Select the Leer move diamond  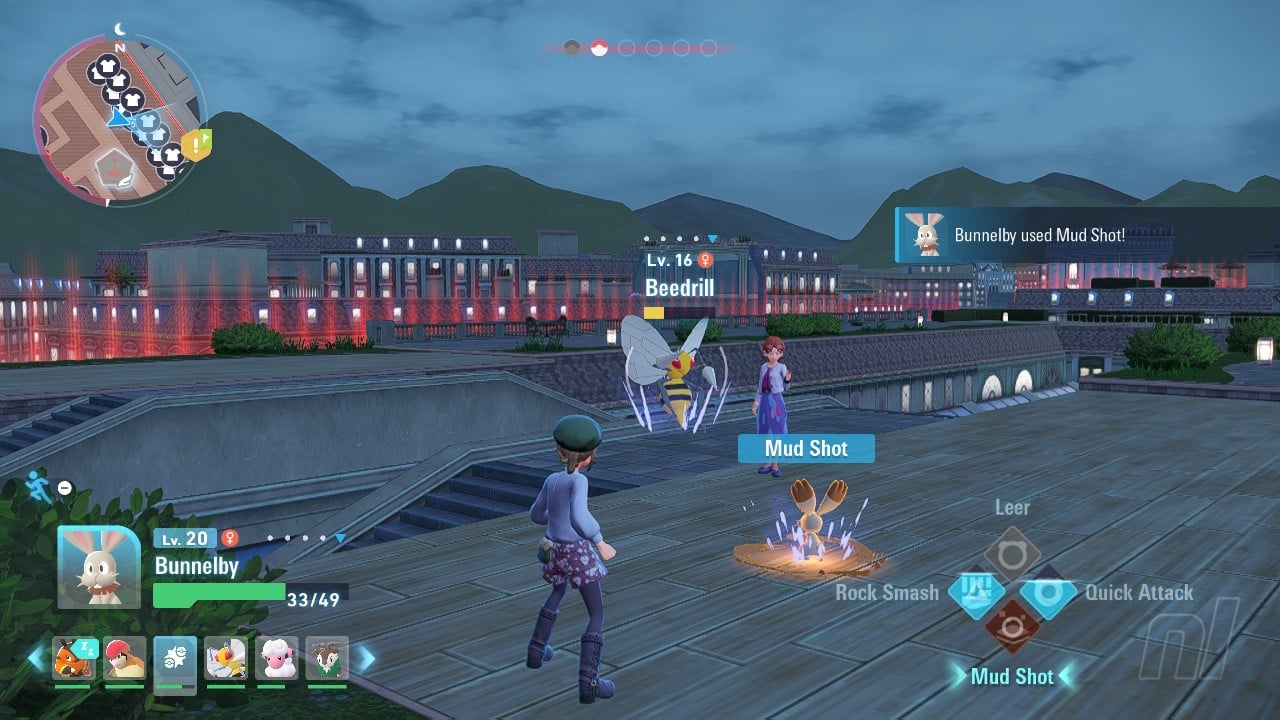(x=1012, y=554)
